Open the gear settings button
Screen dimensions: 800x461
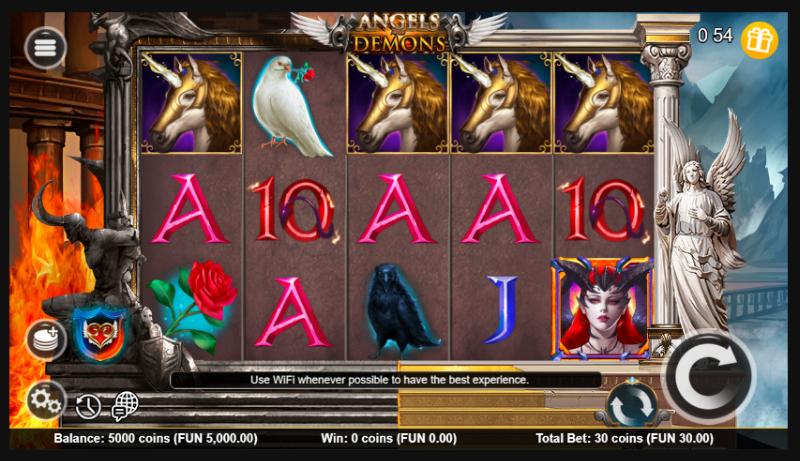pyautogui.click(x=45, y=401)
